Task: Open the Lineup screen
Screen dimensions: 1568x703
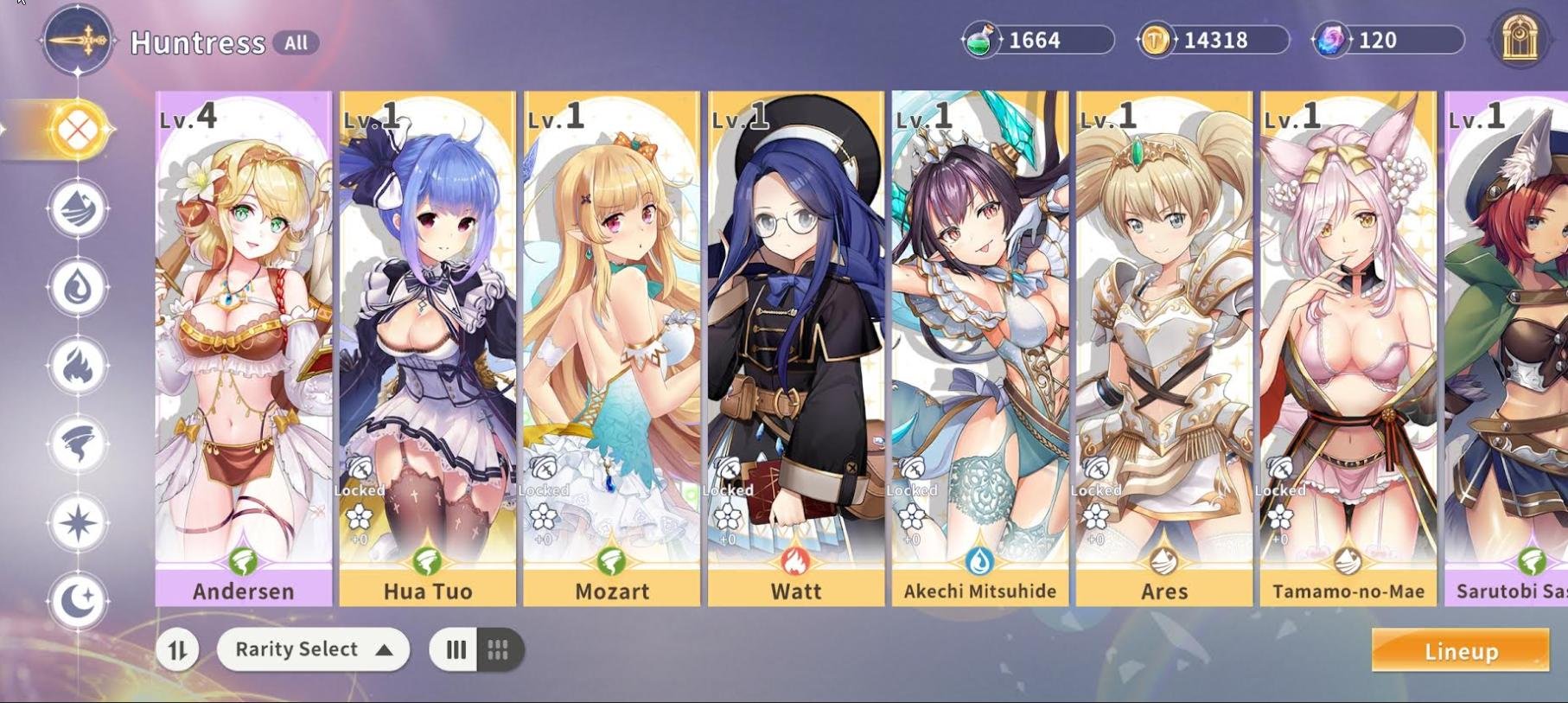Action: click(1460, 651)
